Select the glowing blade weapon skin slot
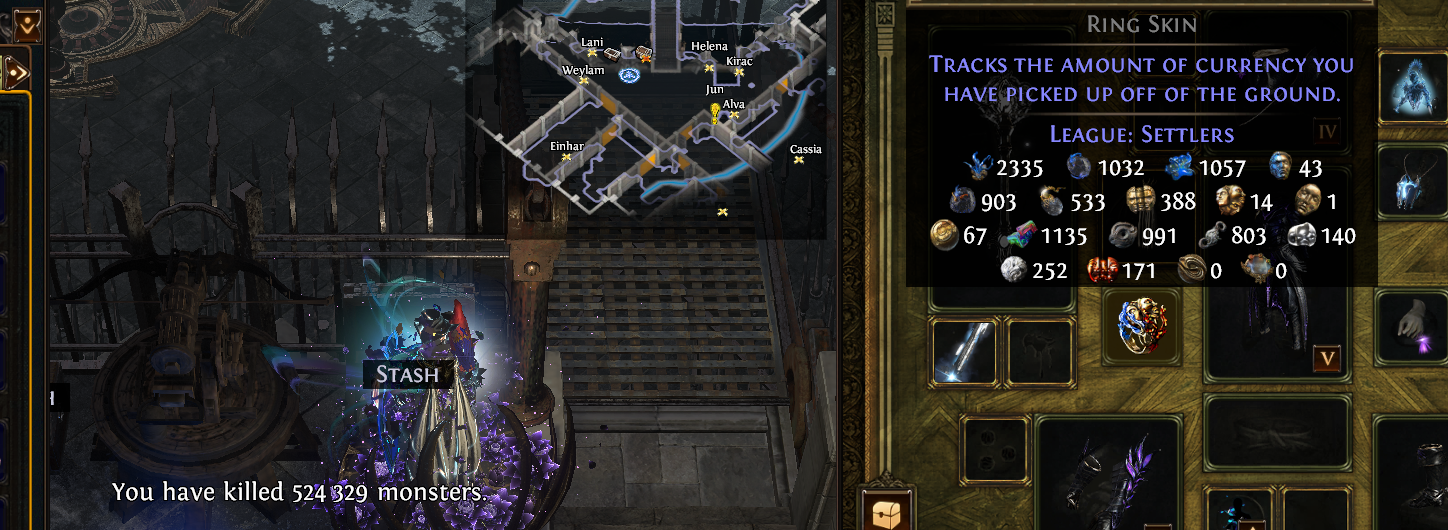 point(962,353)
